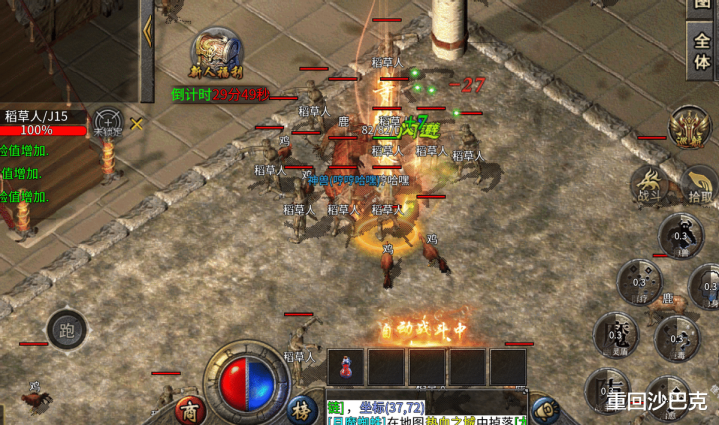719x425 pixels.
Task: Click the horn speaker icon by chat
Action: [x=544, y=409]
